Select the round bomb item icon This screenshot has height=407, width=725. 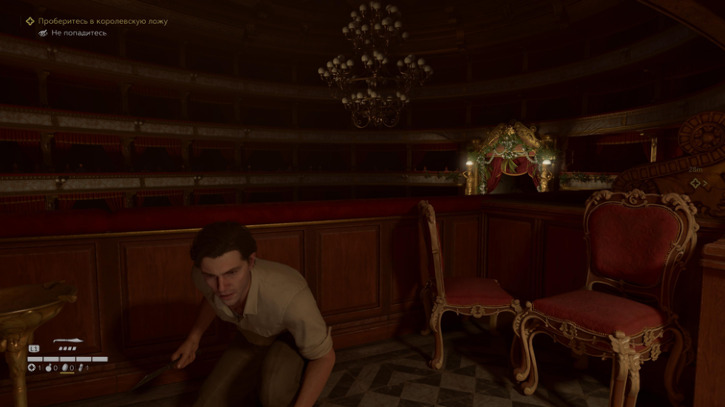click(x=49, y=368)
